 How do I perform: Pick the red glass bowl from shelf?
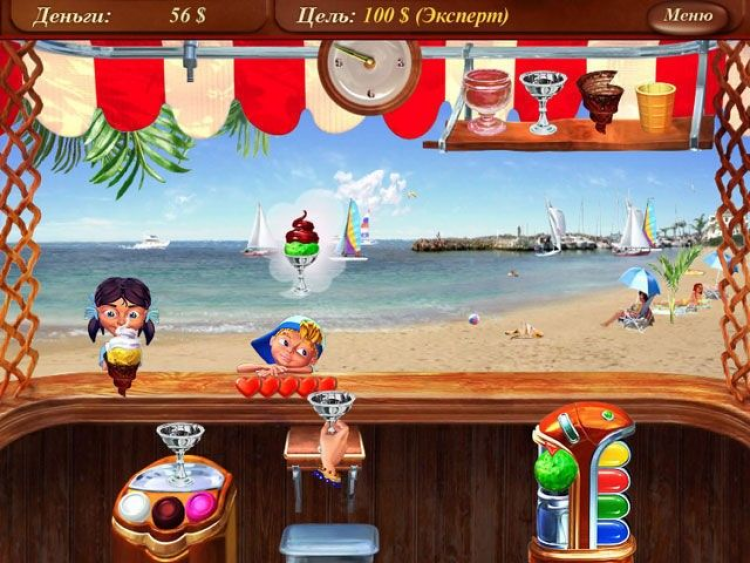pos(486,98)
